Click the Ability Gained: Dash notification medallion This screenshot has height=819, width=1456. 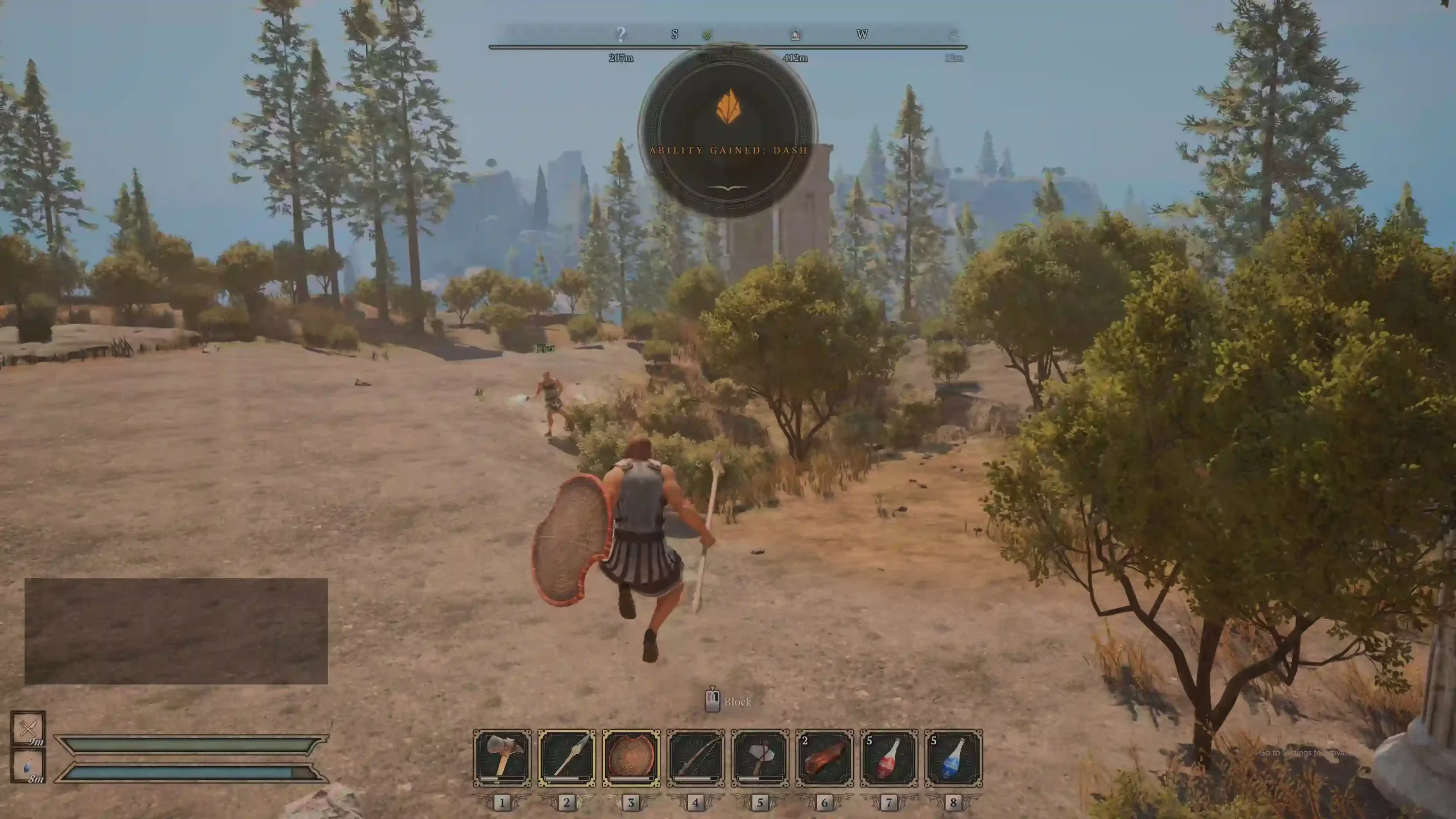click(x=728, y=131)
